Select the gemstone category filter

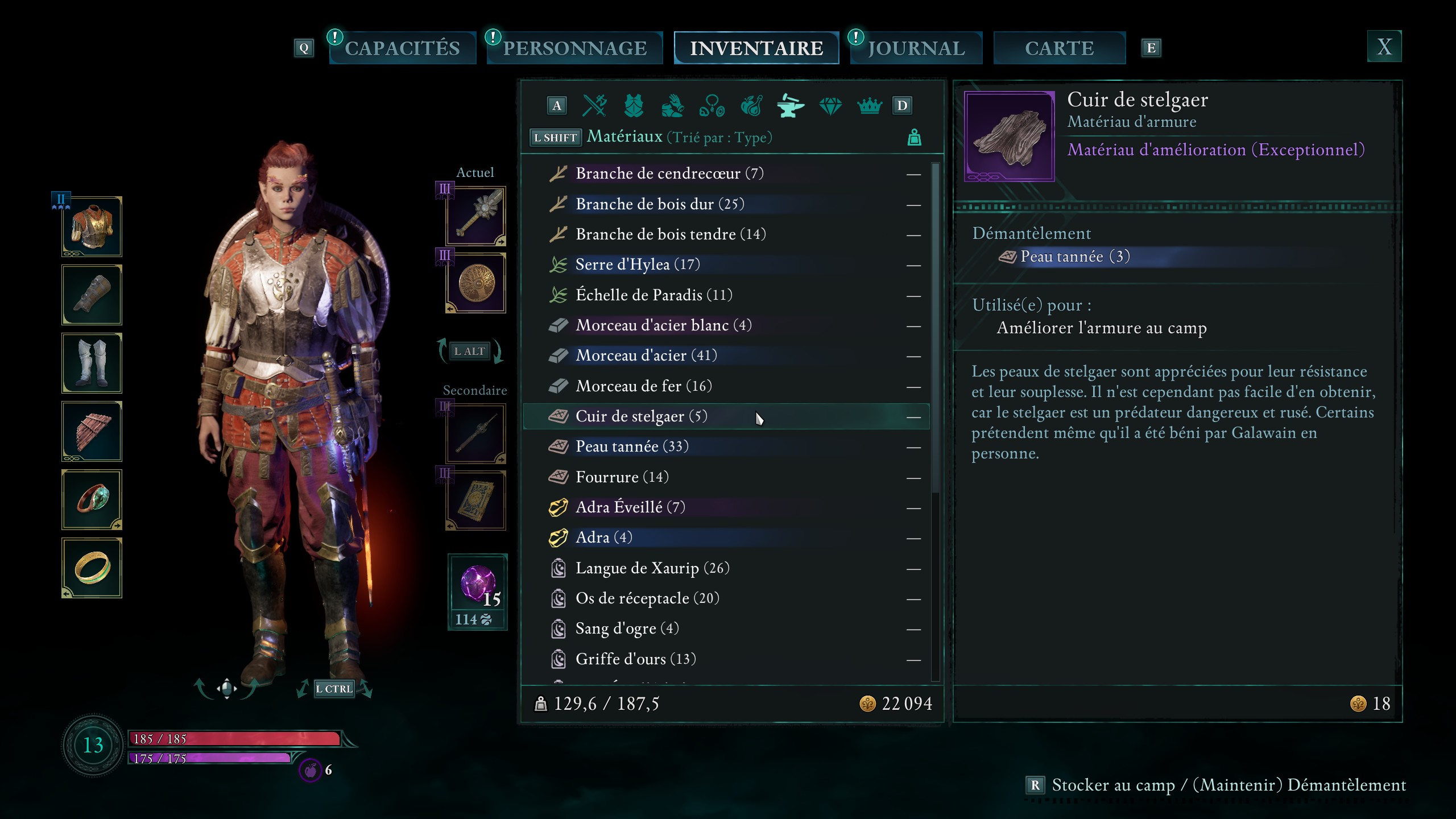(x=830, y=106)
